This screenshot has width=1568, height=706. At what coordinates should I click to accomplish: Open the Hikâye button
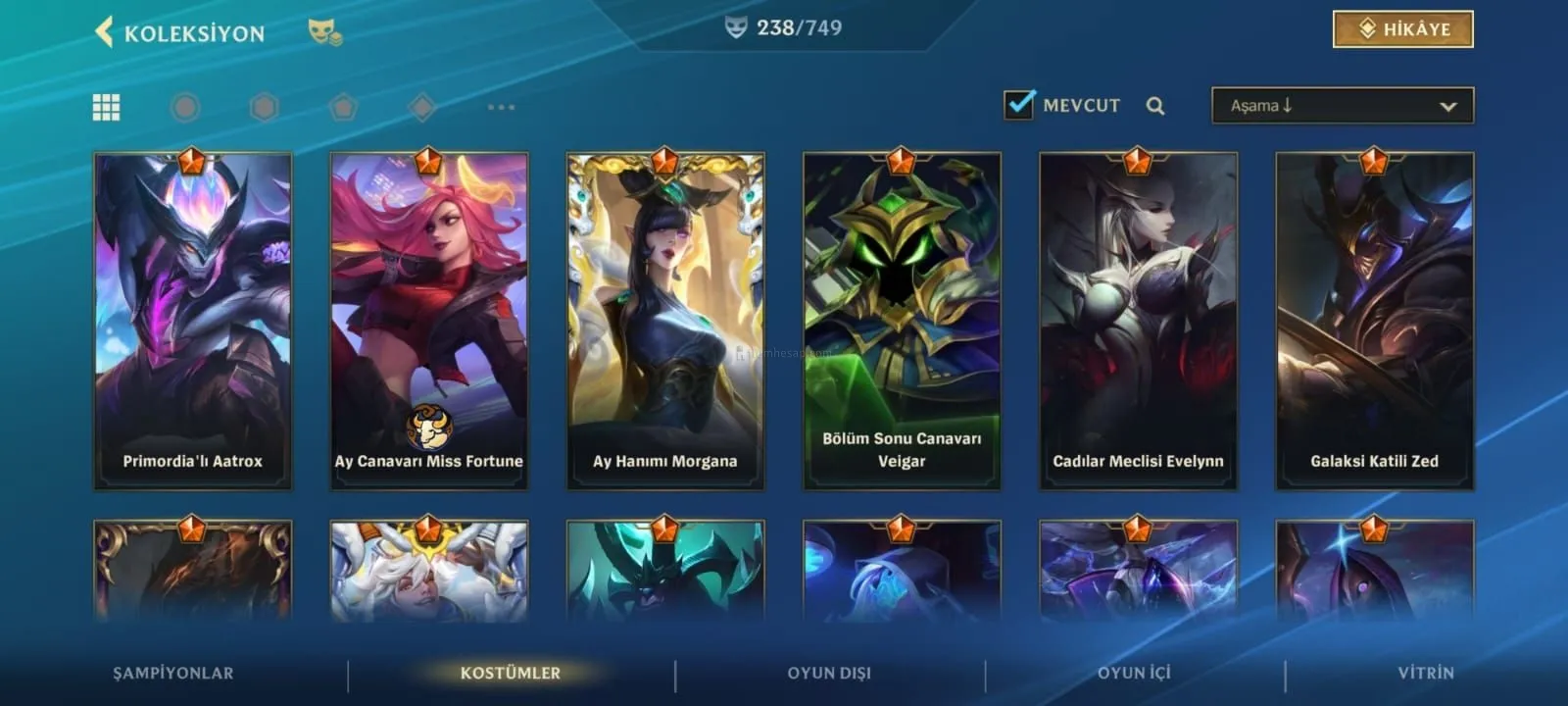1402,29
